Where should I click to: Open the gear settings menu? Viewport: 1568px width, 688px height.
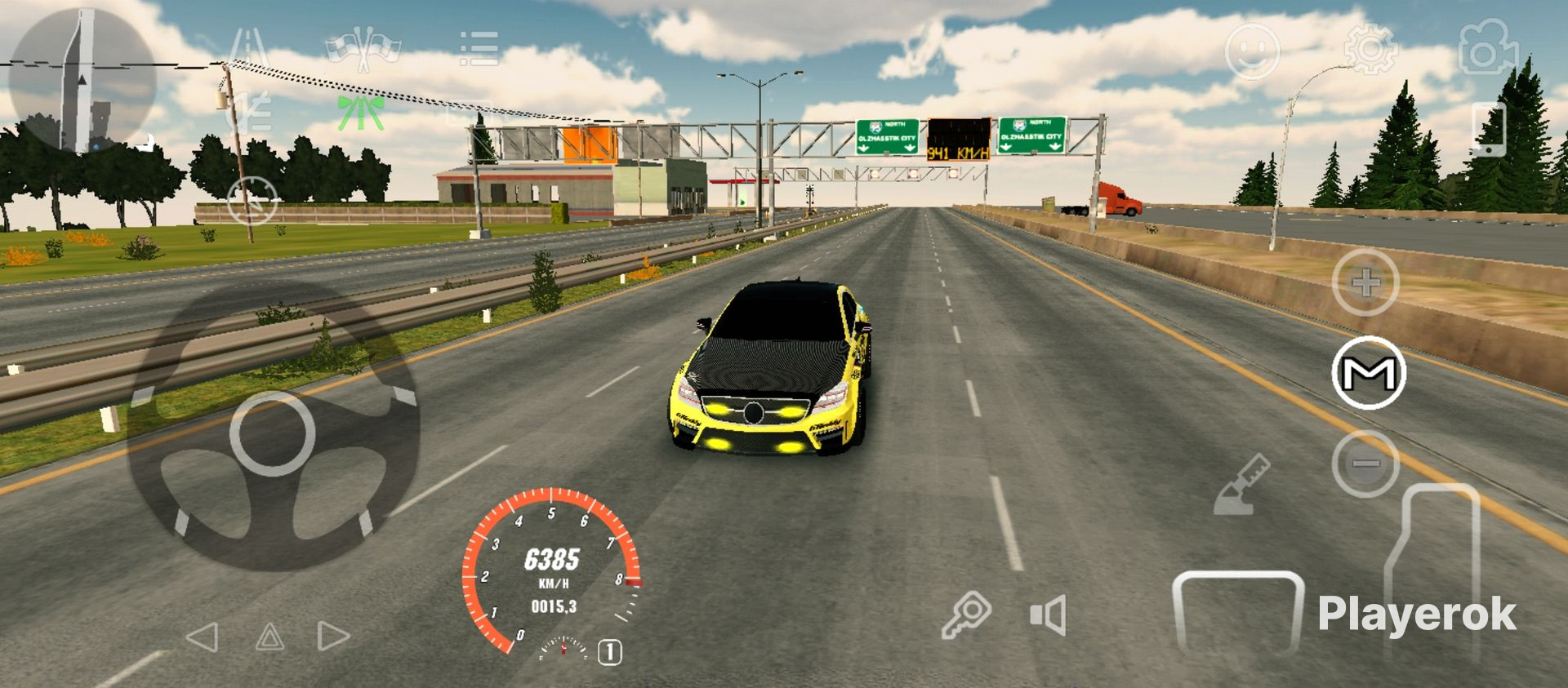1370,49
